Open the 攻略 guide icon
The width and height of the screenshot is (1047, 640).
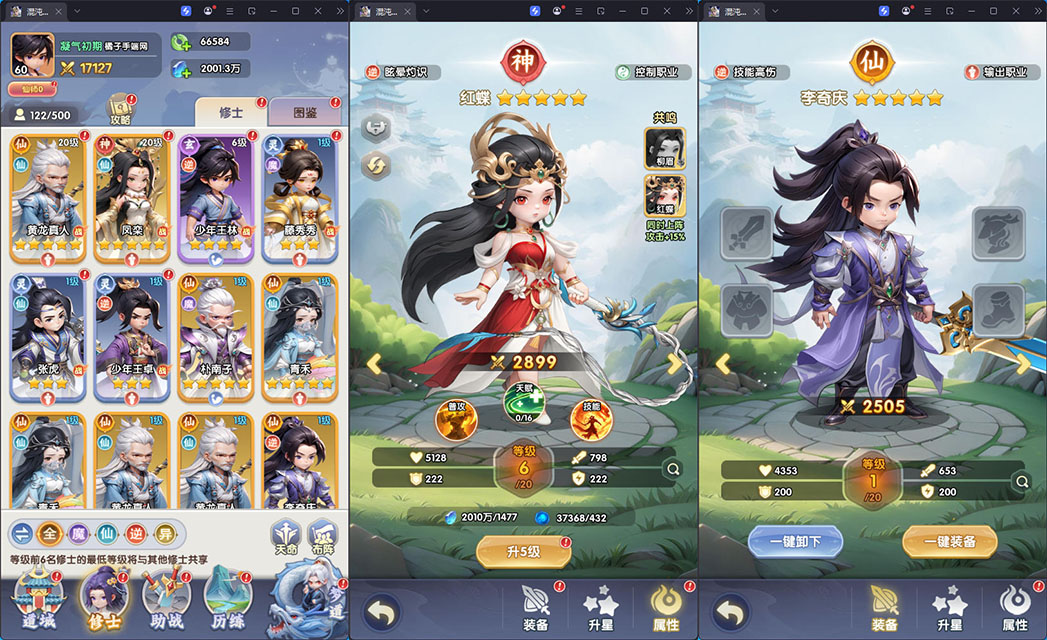(121, 109)
